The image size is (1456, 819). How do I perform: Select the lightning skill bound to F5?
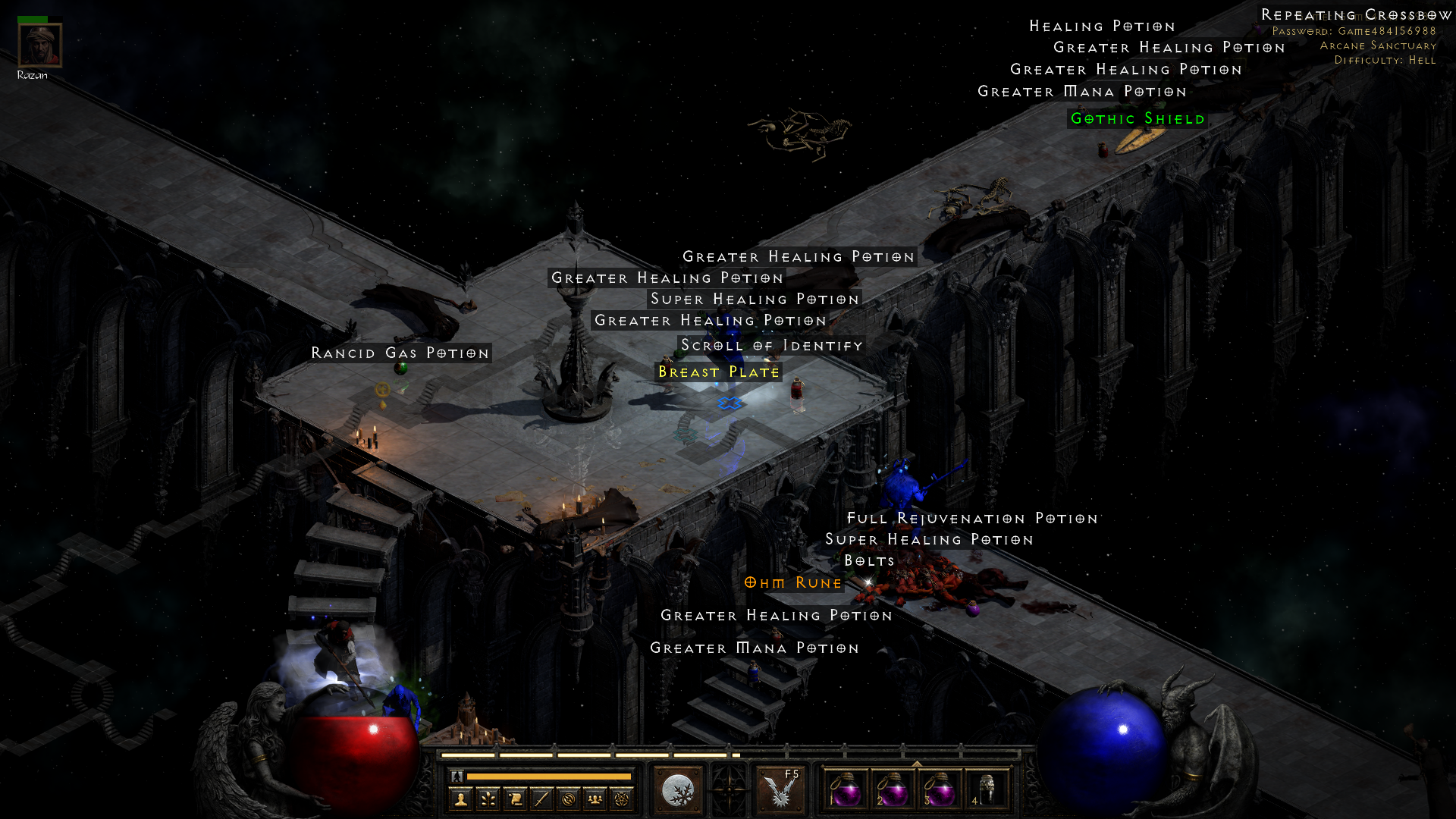(x=780, y=791)
